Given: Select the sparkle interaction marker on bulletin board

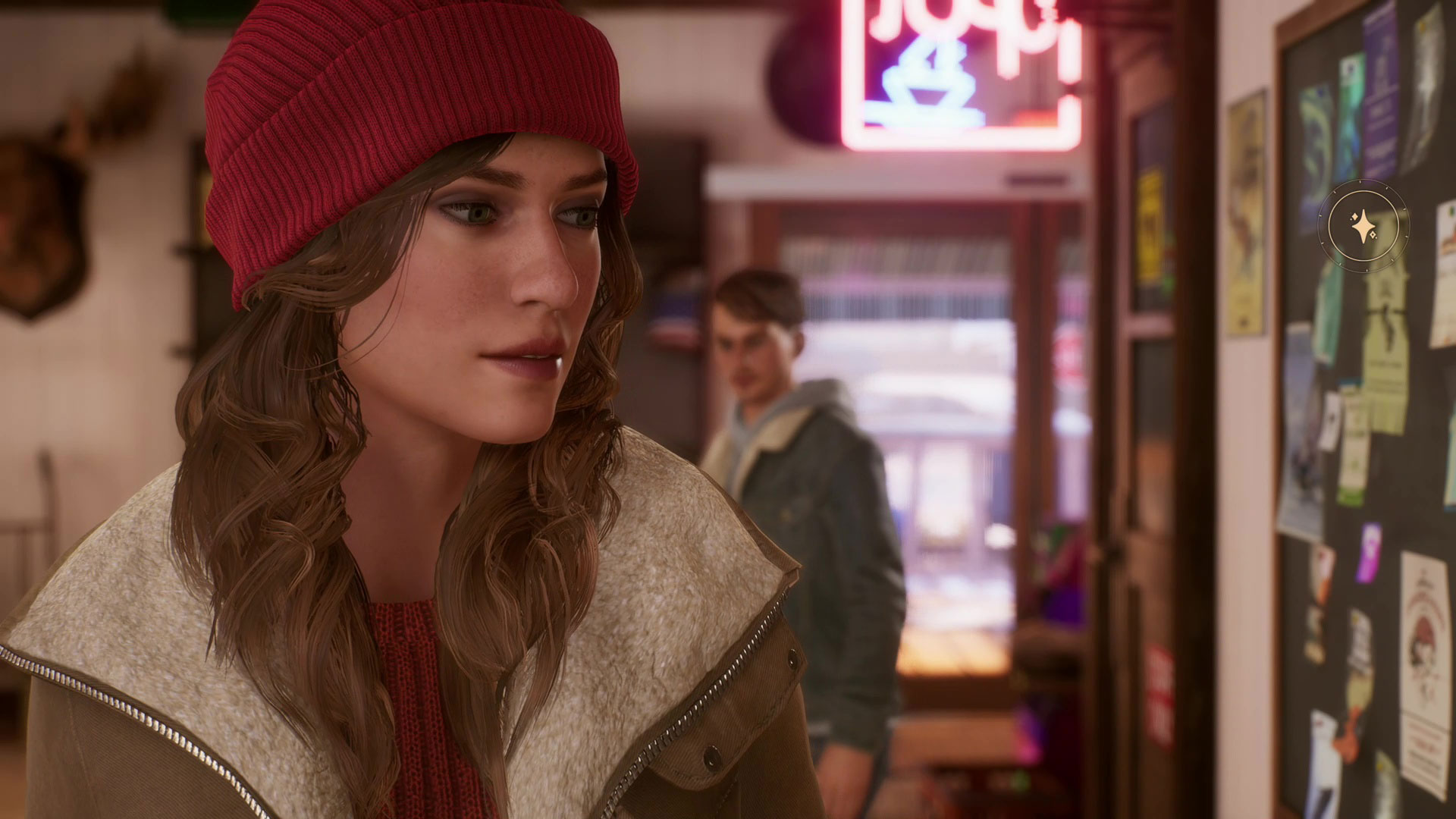Looking at the screenshot, I should 1365,225.
